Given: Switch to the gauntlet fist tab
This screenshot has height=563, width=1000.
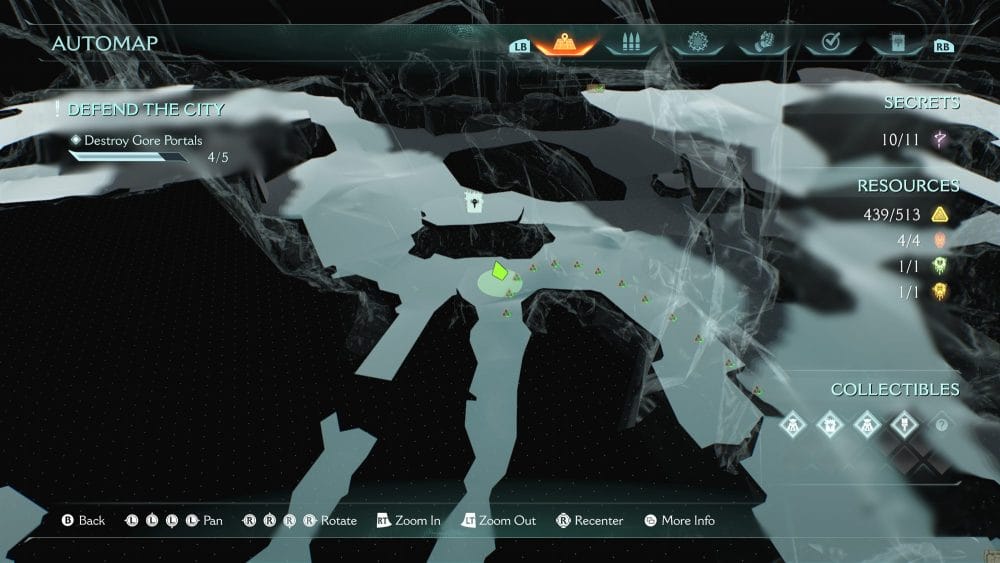Looking at the screenshot, I should tap(762, 43).
